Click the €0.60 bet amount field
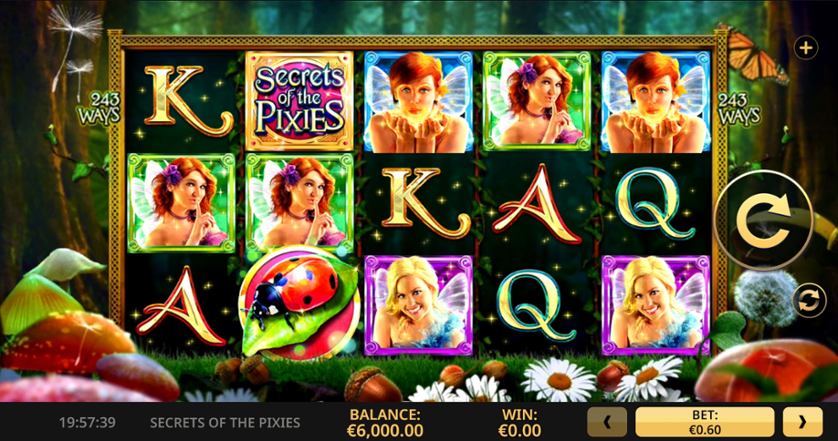The height and width of the screenshot is (441, 838). click(x=704, y=422)
